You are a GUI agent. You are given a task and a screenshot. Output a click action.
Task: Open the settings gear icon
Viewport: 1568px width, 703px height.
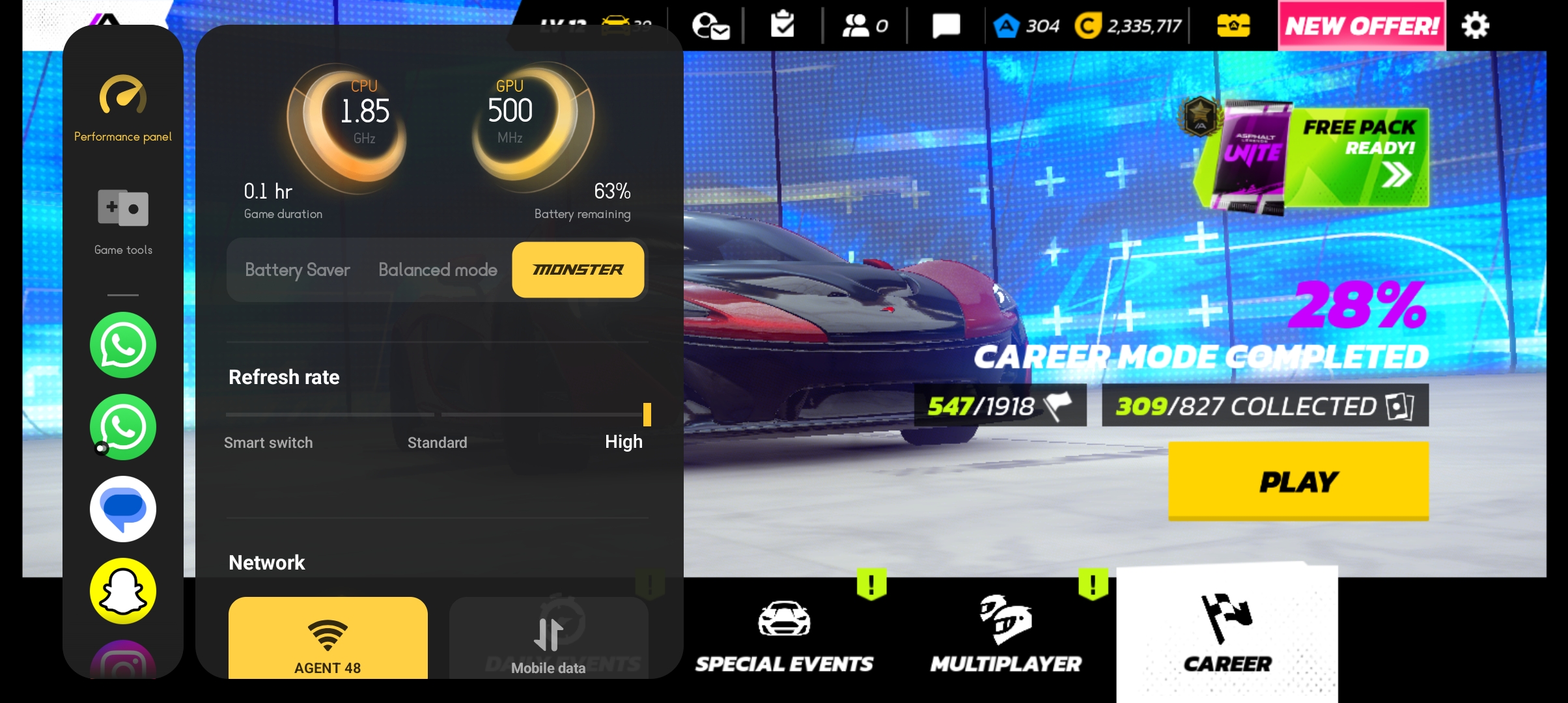[x=1475, y=26]
